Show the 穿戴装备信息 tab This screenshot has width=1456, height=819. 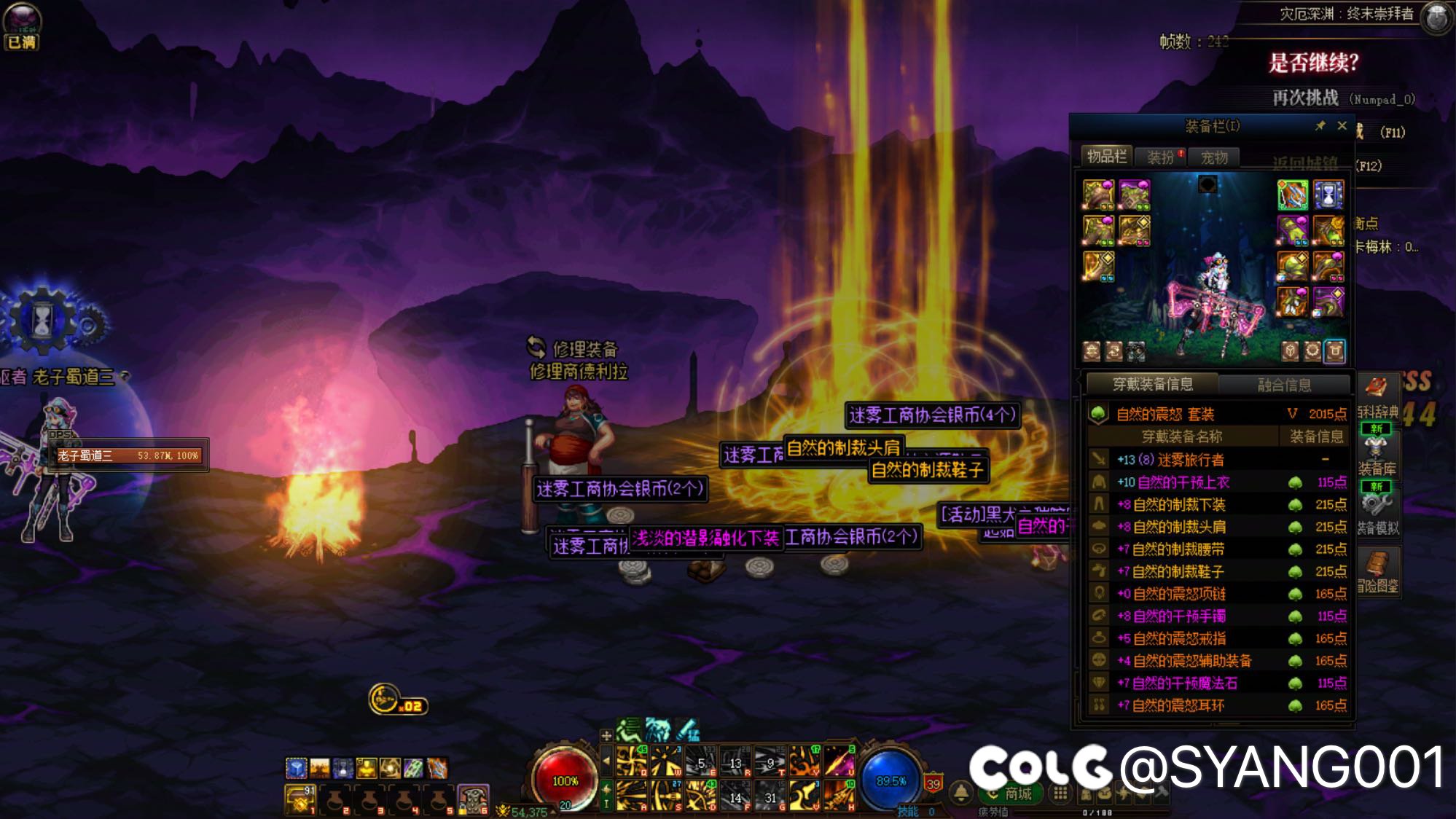pos(1152,384)
